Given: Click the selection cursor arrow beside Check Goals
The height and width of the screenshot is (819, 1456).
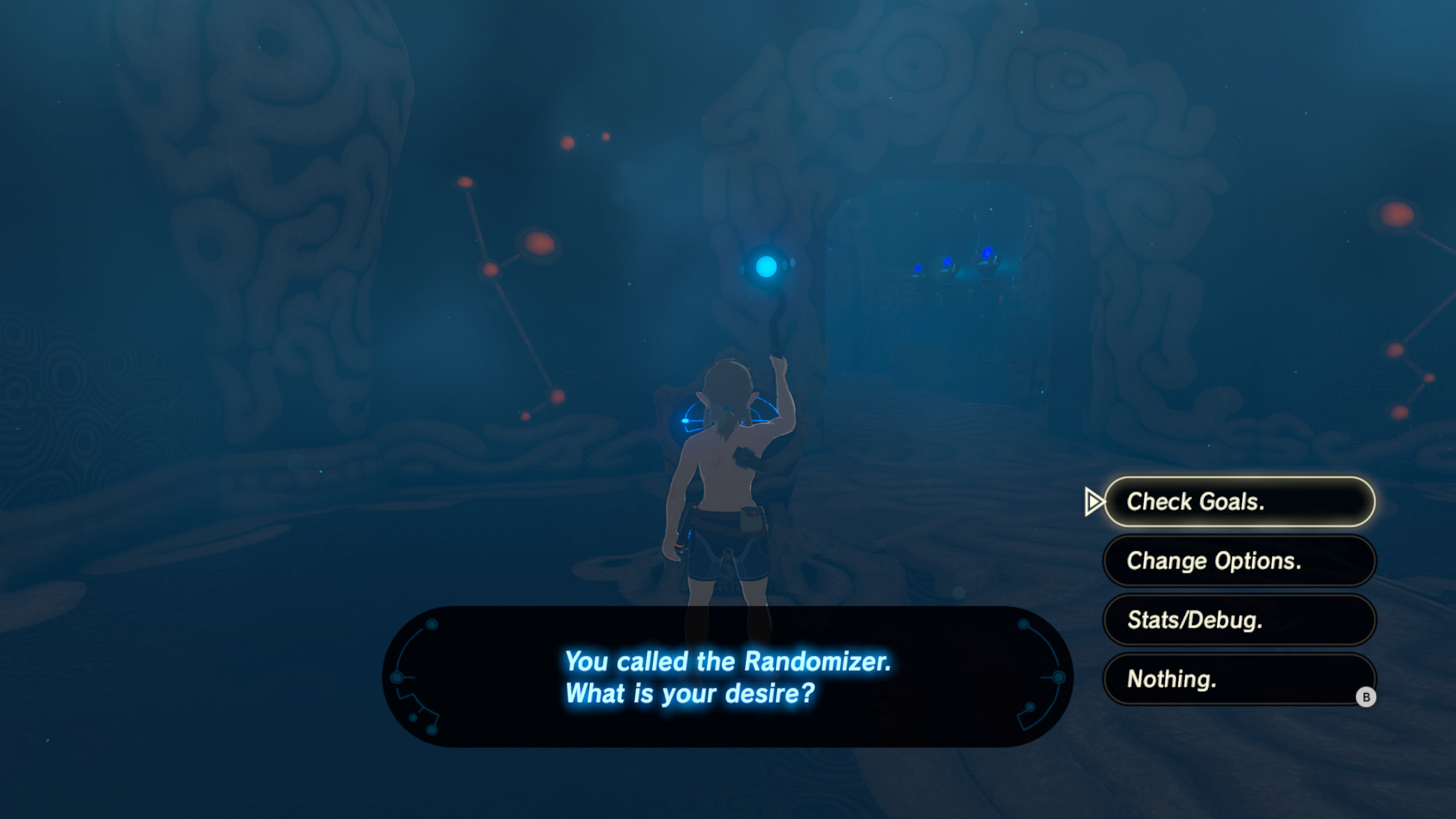Looking at the screenshot, I should (x=1095, y=501).
